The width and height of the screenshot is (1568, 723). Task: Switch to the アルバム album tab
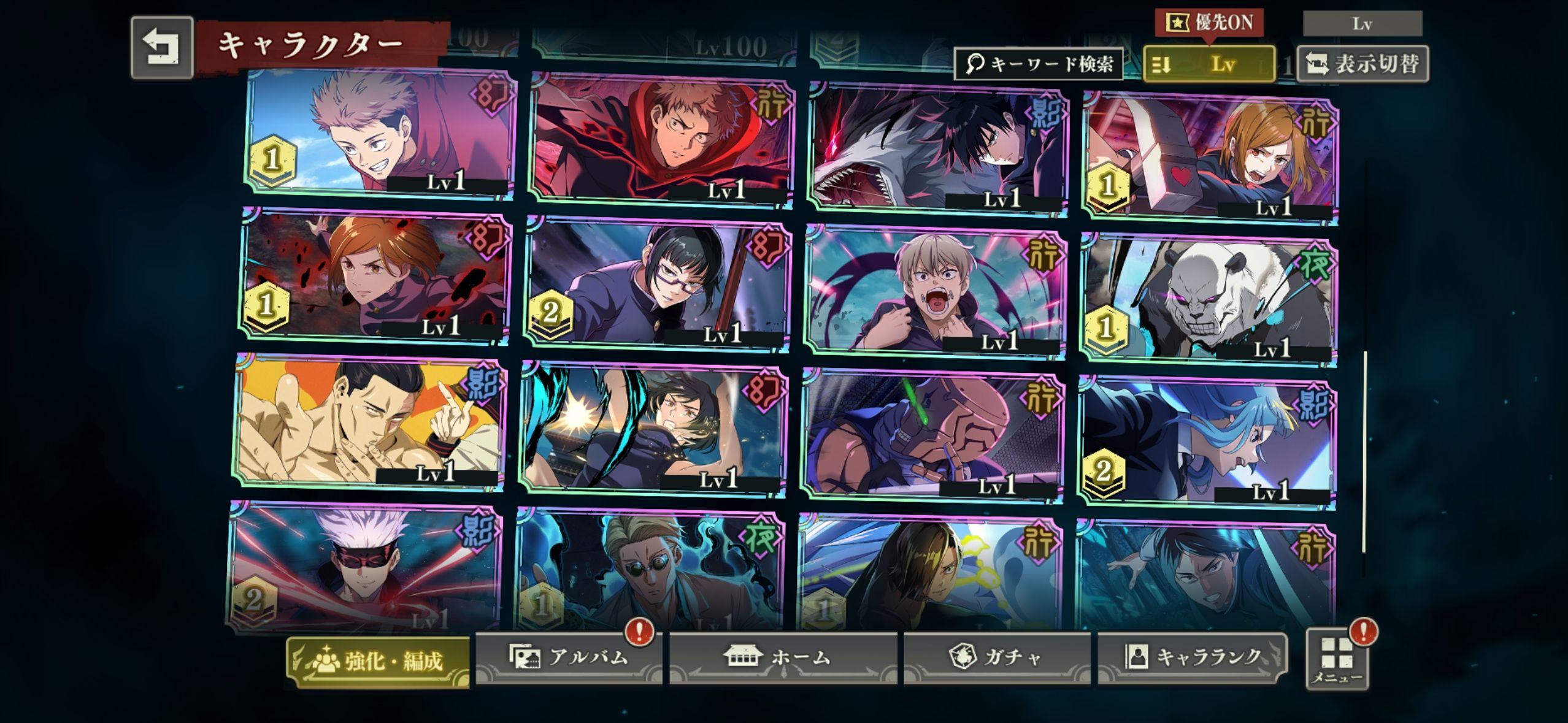pyautogui.click(x=568, y=657)
